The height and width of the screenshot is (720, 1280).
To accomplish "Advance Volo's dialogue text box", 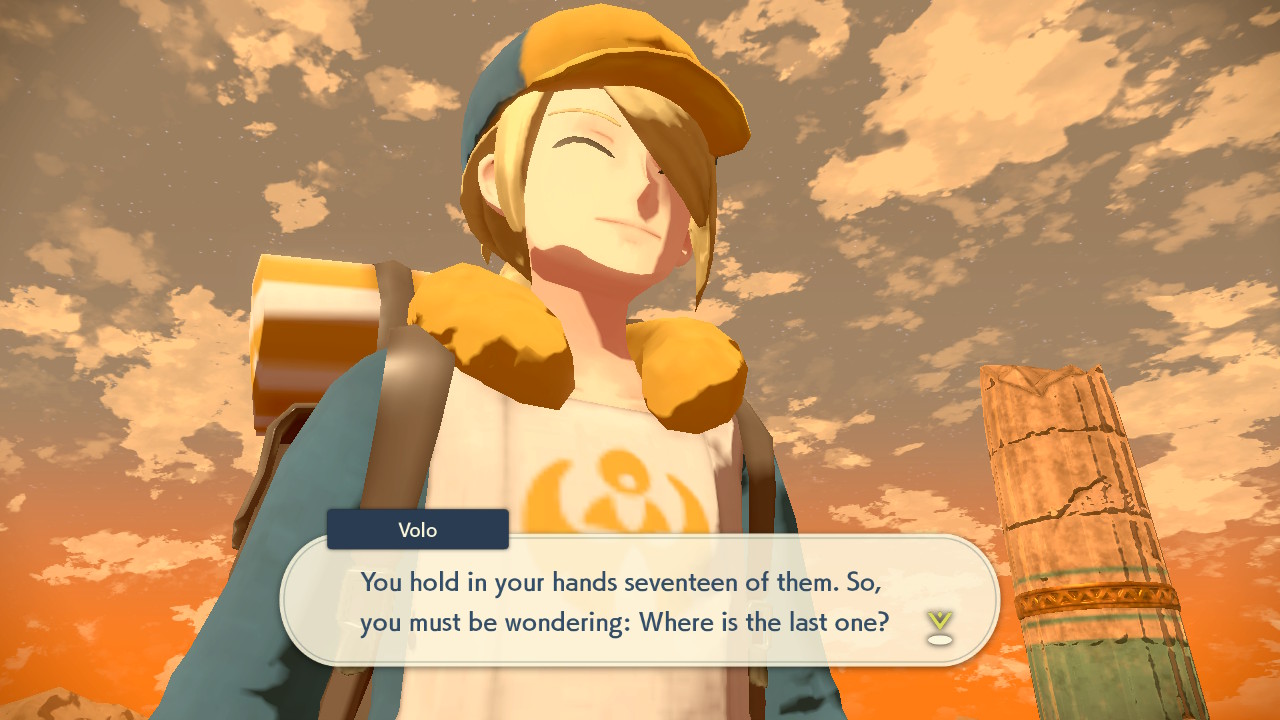I will click(640, 600).
